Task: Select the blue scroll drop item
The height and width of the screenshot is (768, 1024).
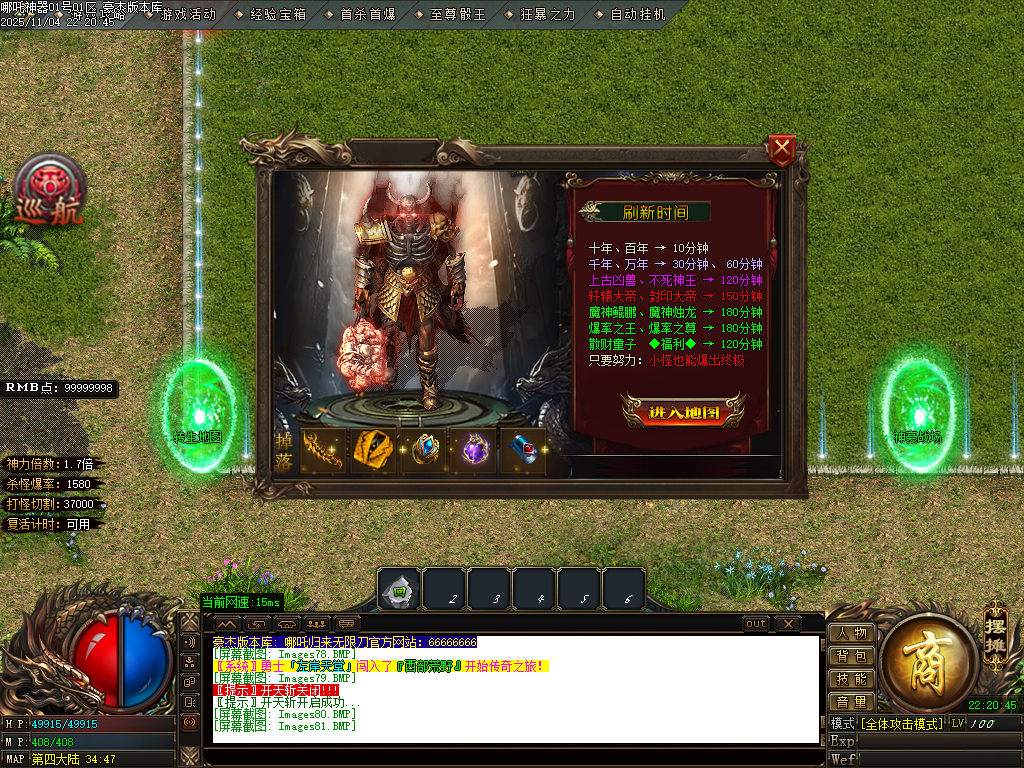Action: pyautogui.click(x=528, y=451)
